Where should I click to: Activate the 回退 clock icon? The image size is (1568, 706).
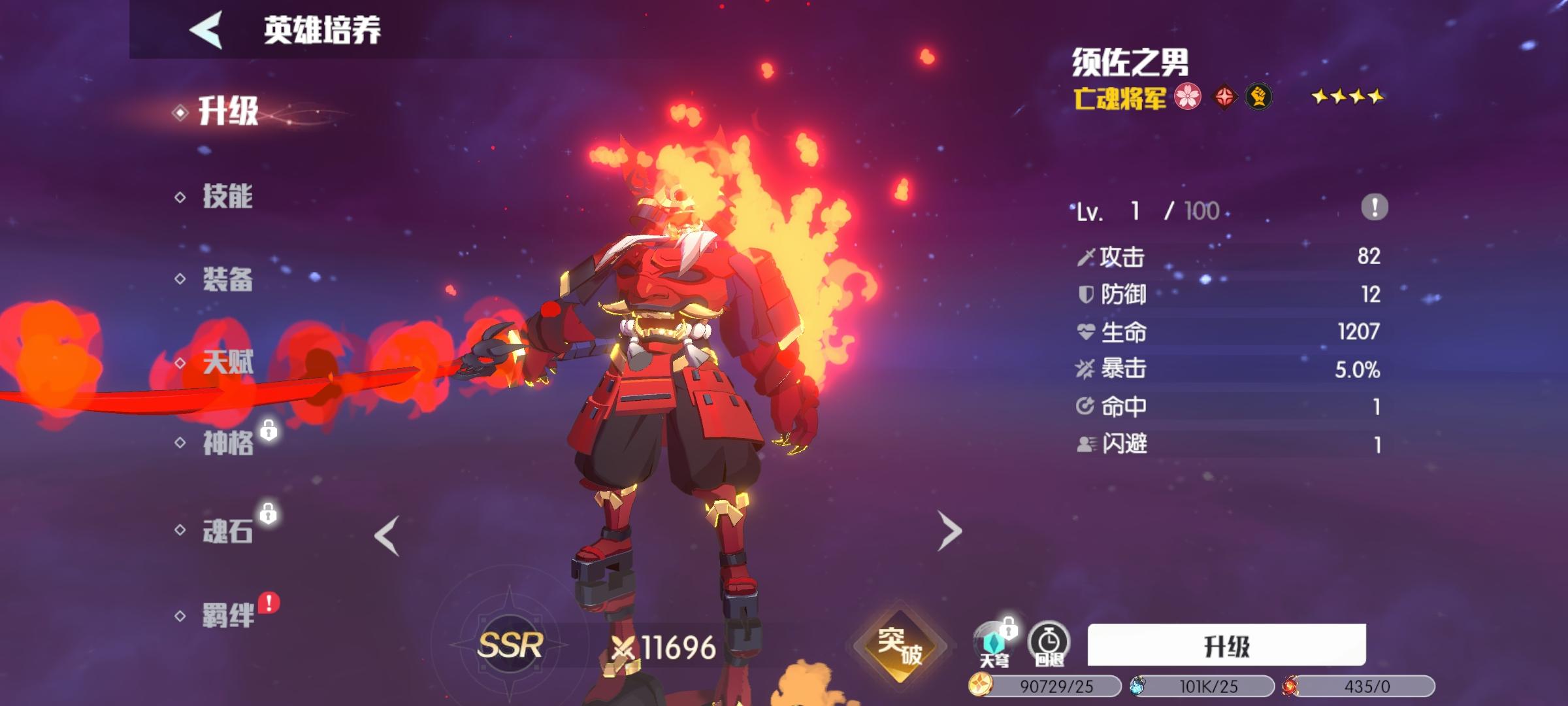tap(1049, 644)
